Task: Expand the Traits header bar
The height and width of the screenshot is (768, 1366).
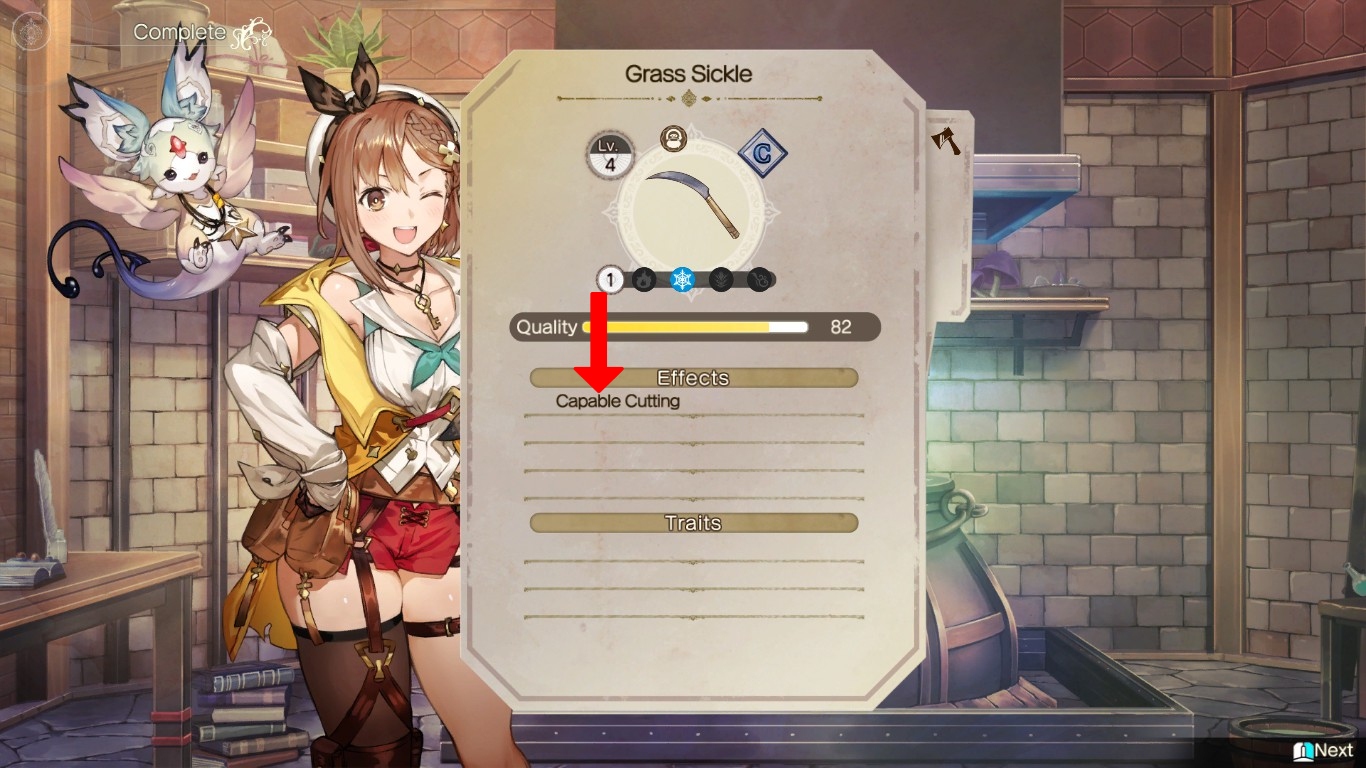Action: click(x=693, y=522)
